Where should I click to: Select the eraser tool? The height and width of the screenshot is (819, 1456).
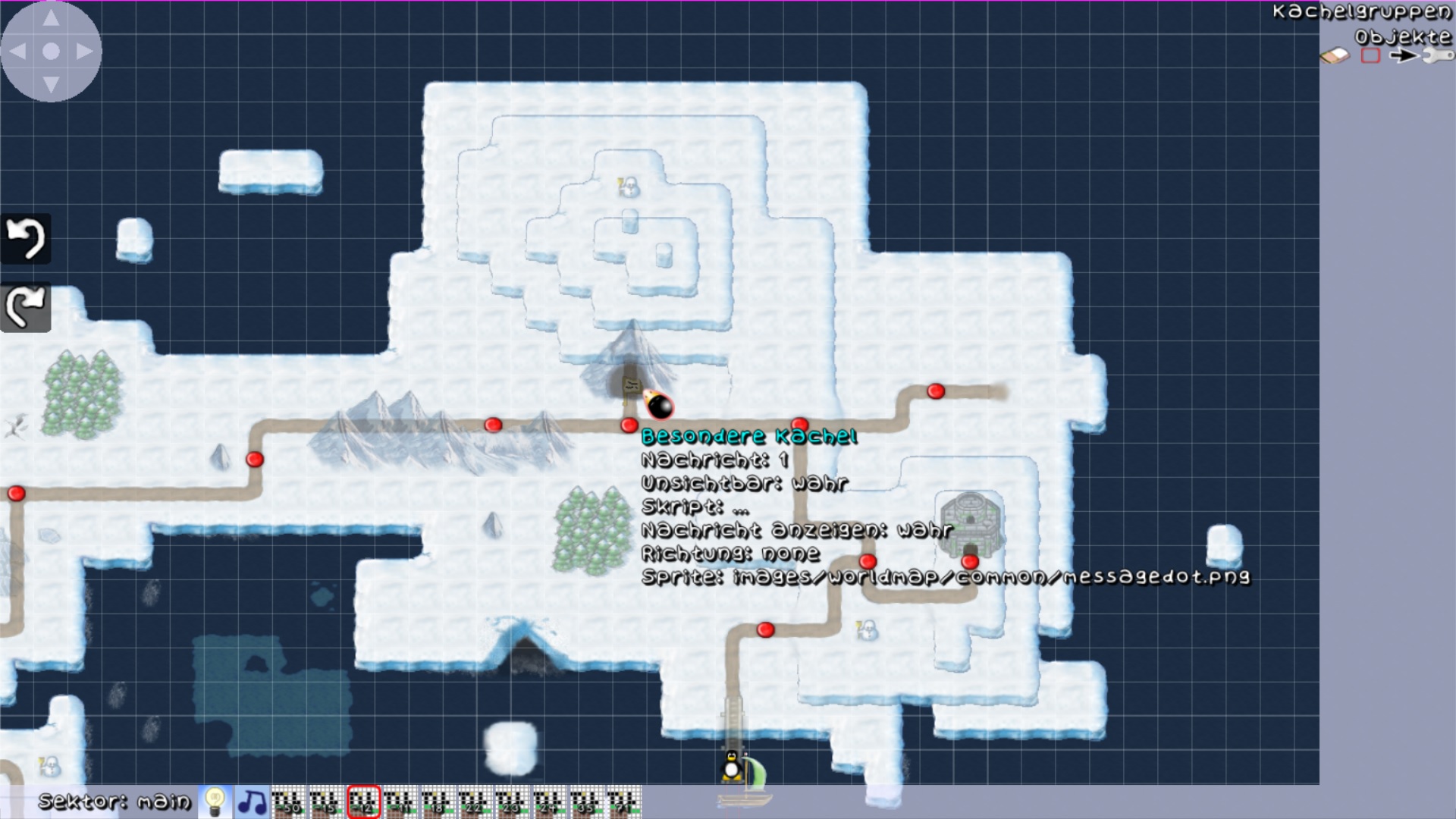[x=1335, y=55]
